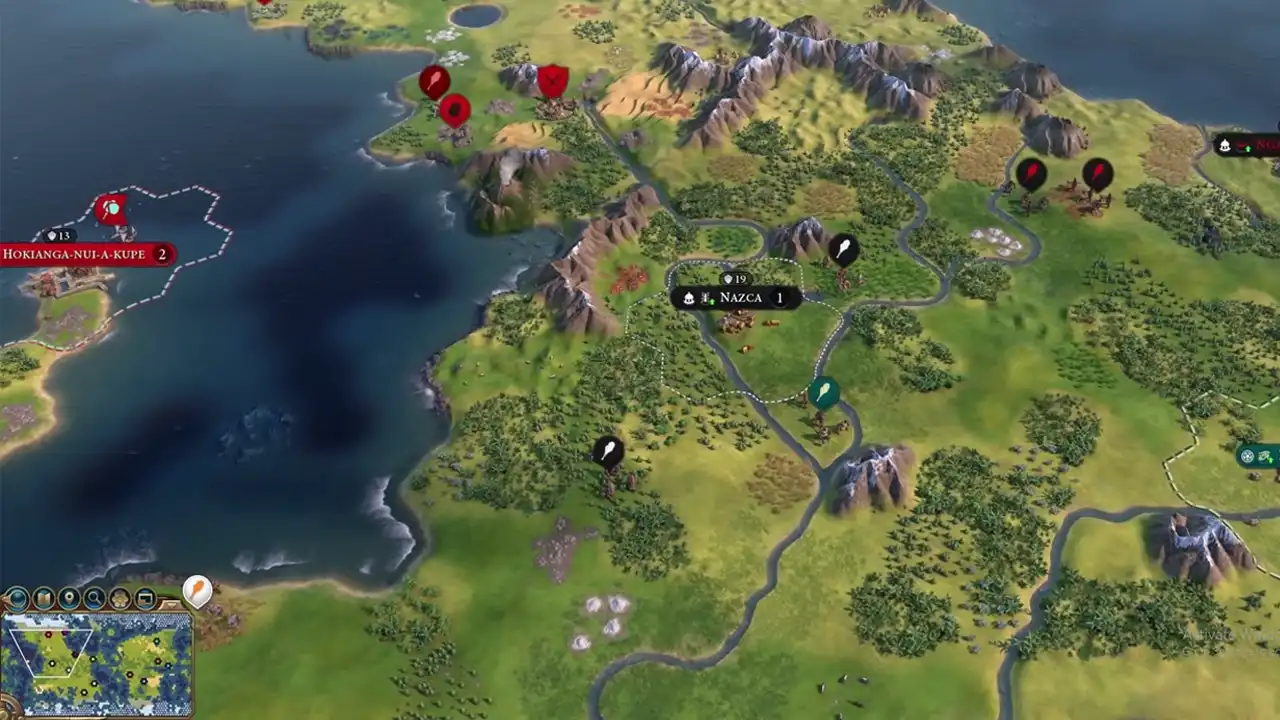
Task: Open the globe strategic view button
Action: point(18,599)
